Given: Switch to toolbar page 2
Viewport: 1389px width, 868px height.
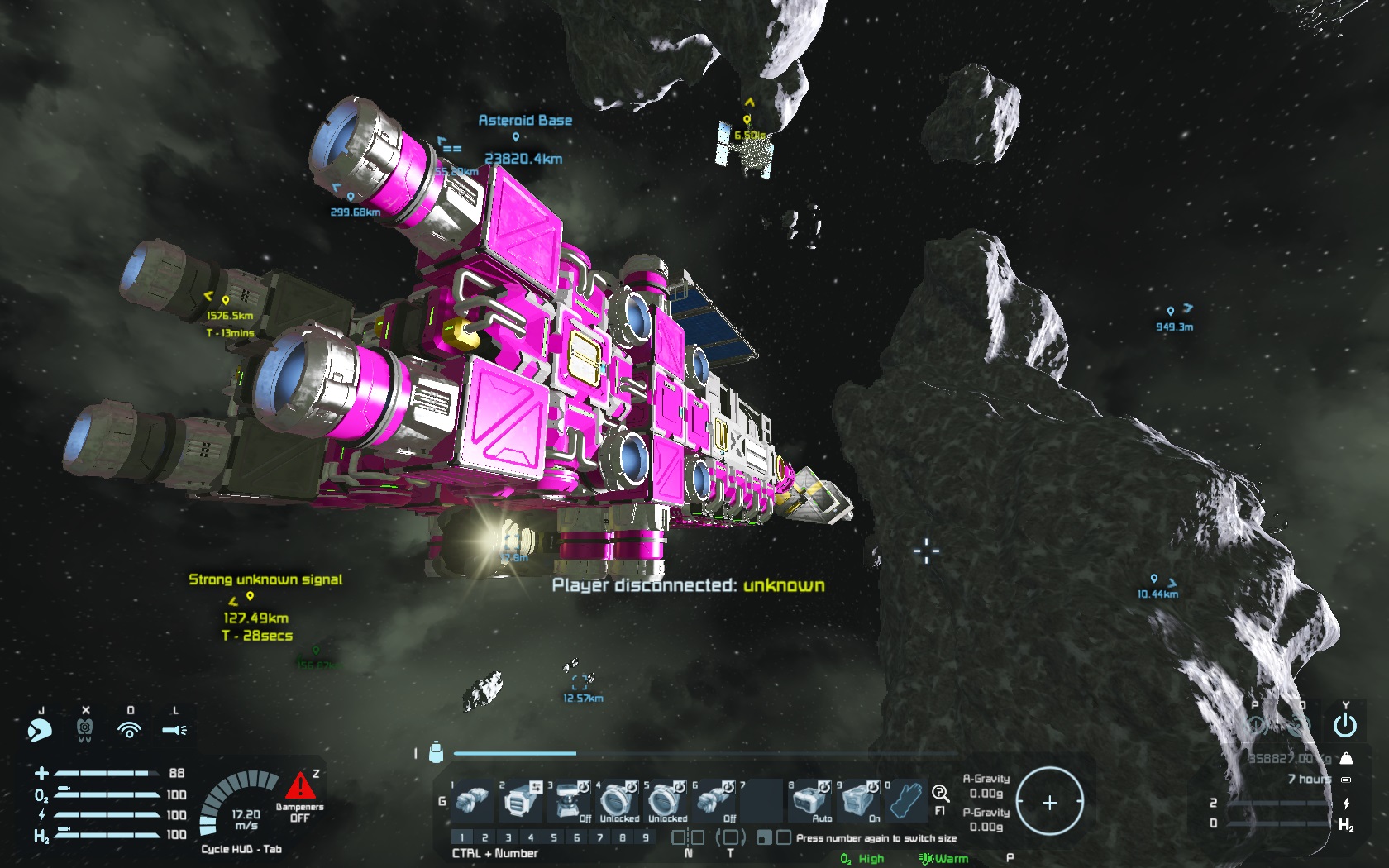Looking at the screenshot, I should pyautogui.click(x=485, y=837).
